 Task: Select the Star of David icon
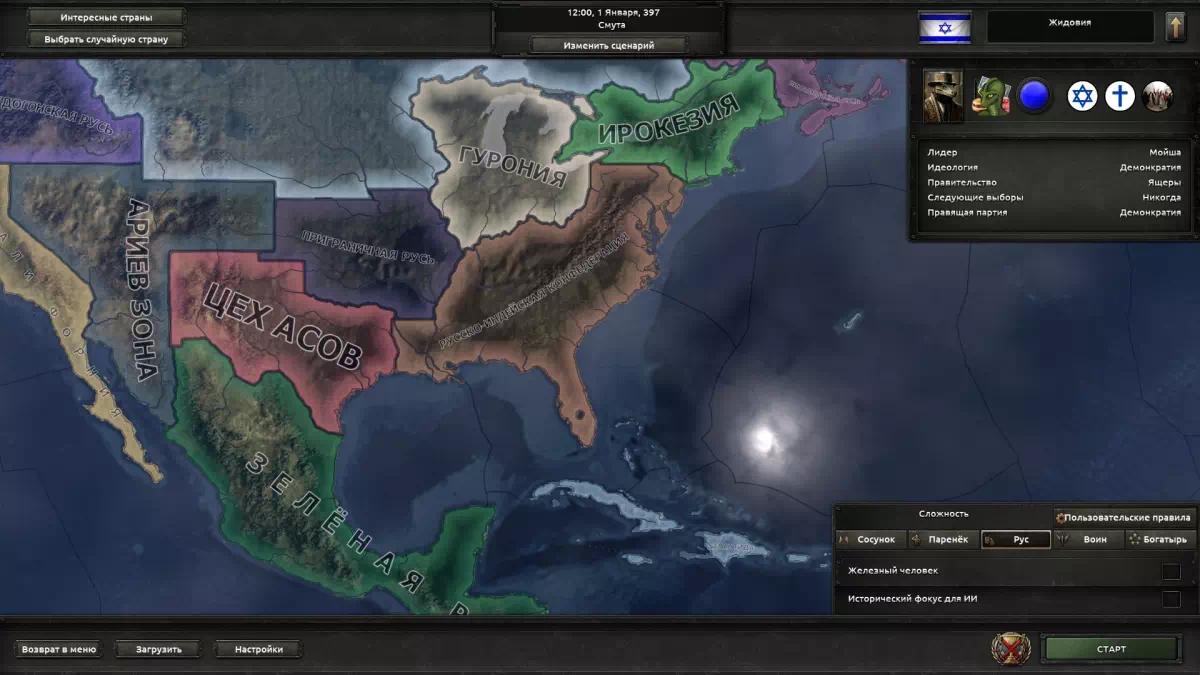pyautogui.click(x=1082, y=96)
